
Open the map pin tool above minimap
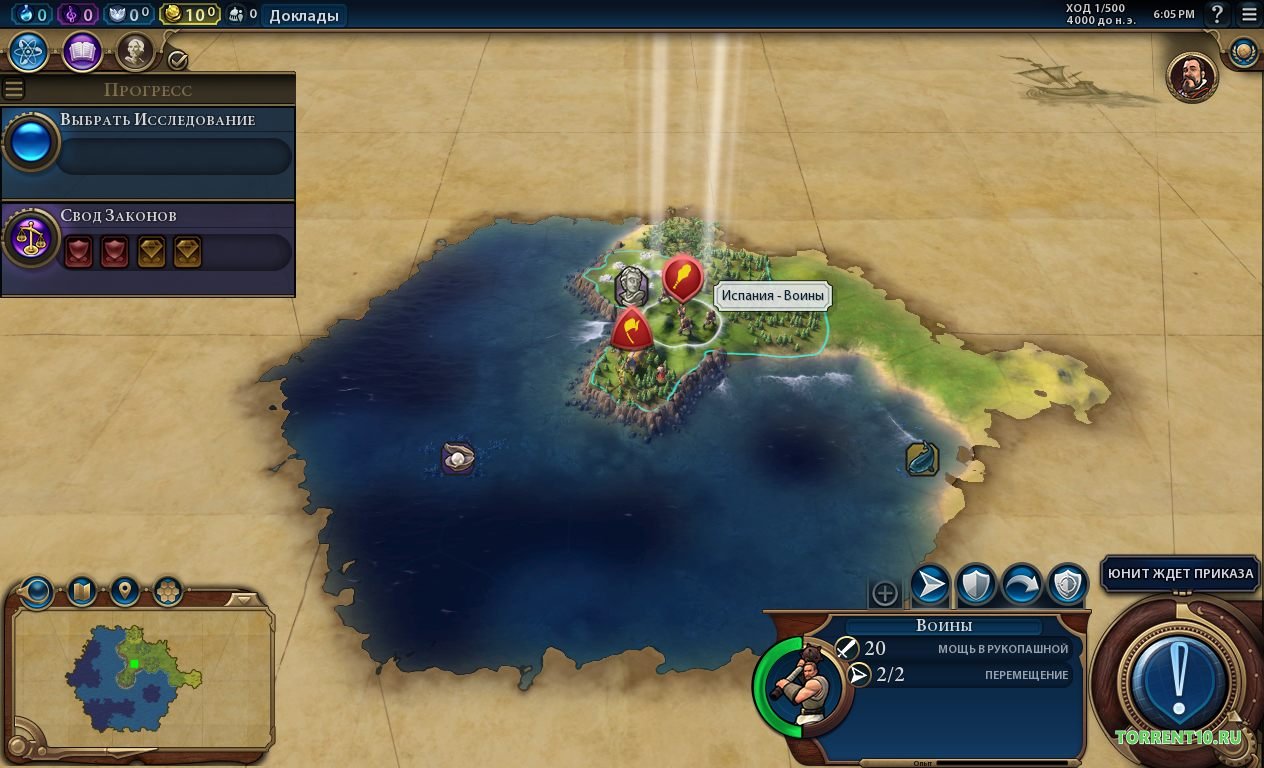pyautogui.click(x=124, y=591)
